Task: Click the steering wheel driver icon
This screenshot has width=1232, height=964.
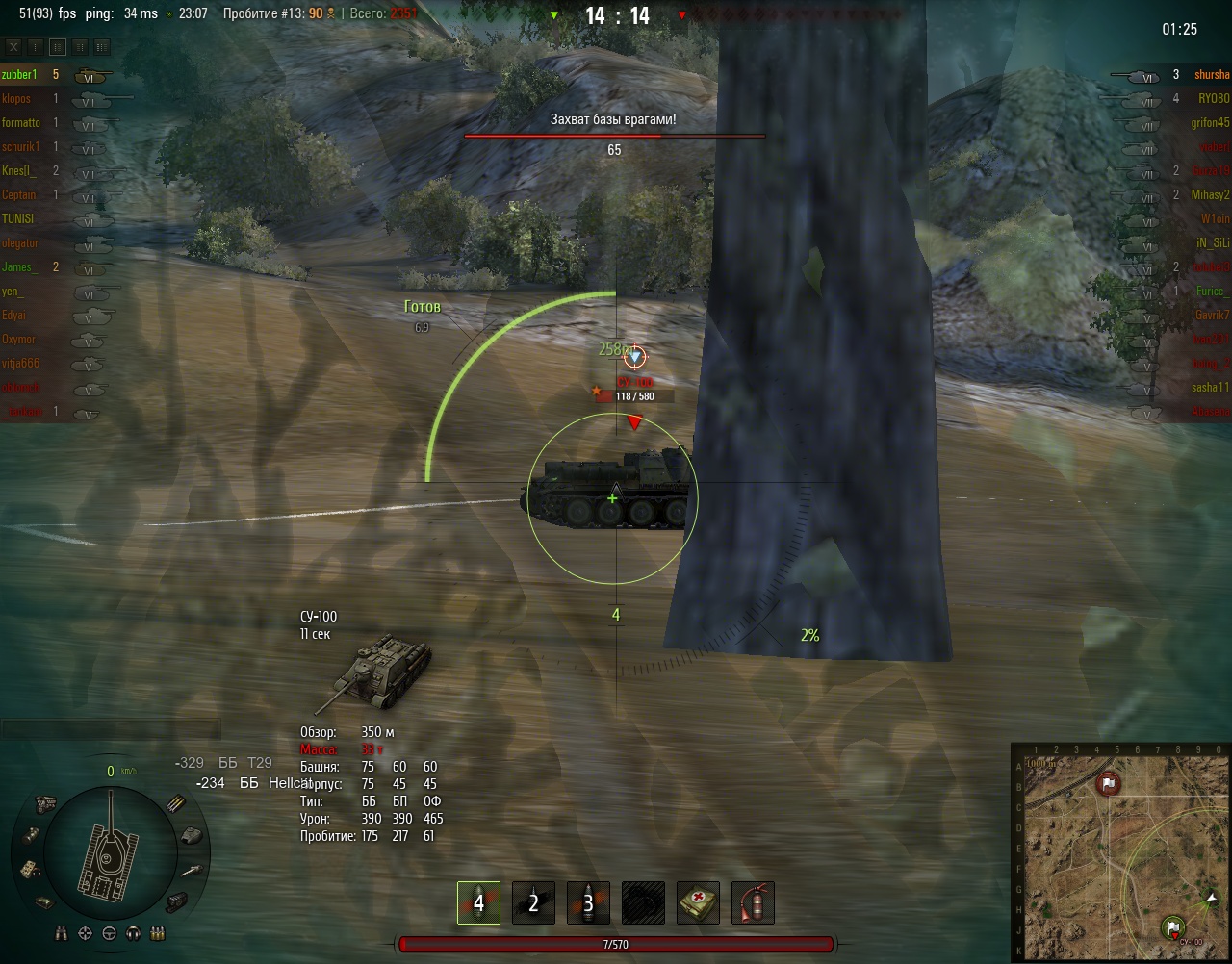Action: tap(109, 933)
